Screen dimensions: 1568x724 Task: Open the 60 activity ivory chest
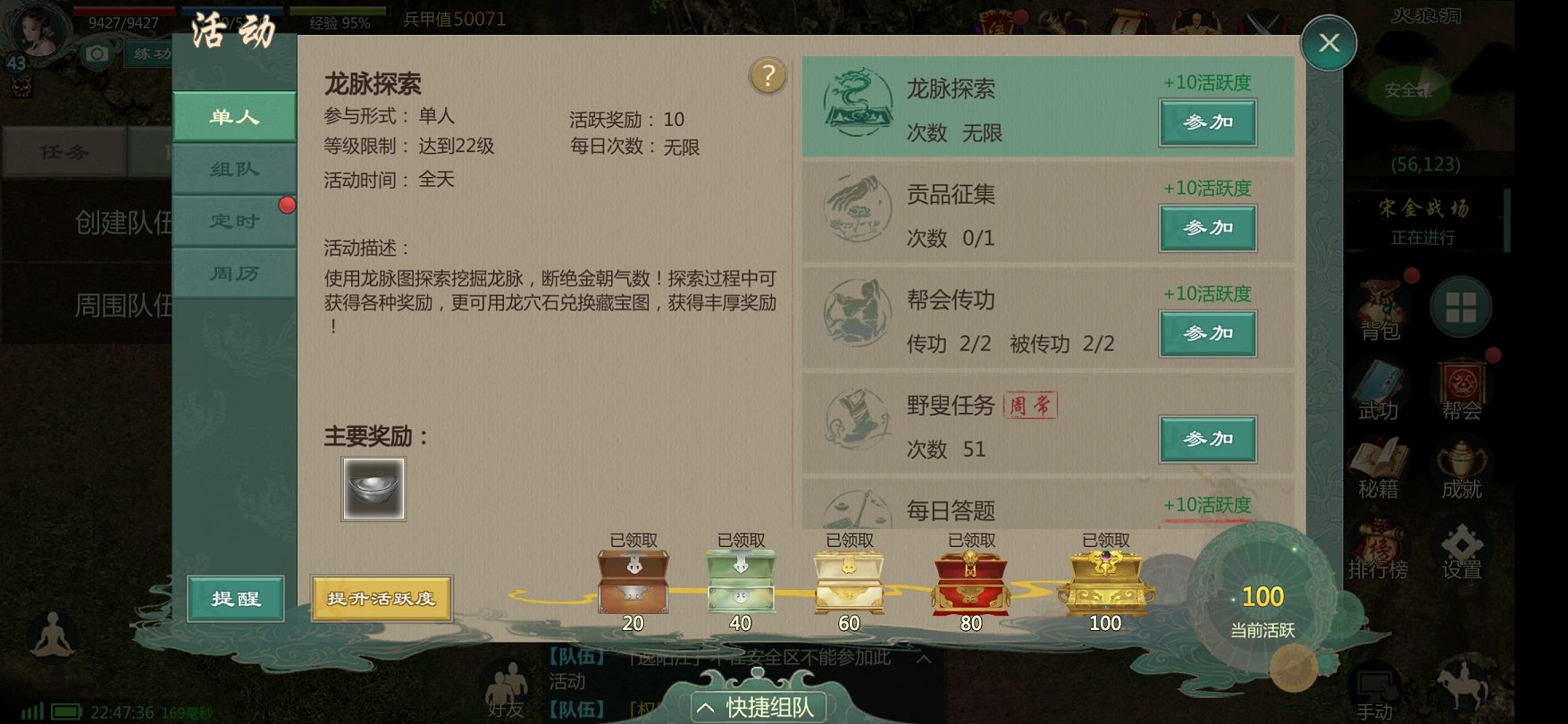pos(849,582)
